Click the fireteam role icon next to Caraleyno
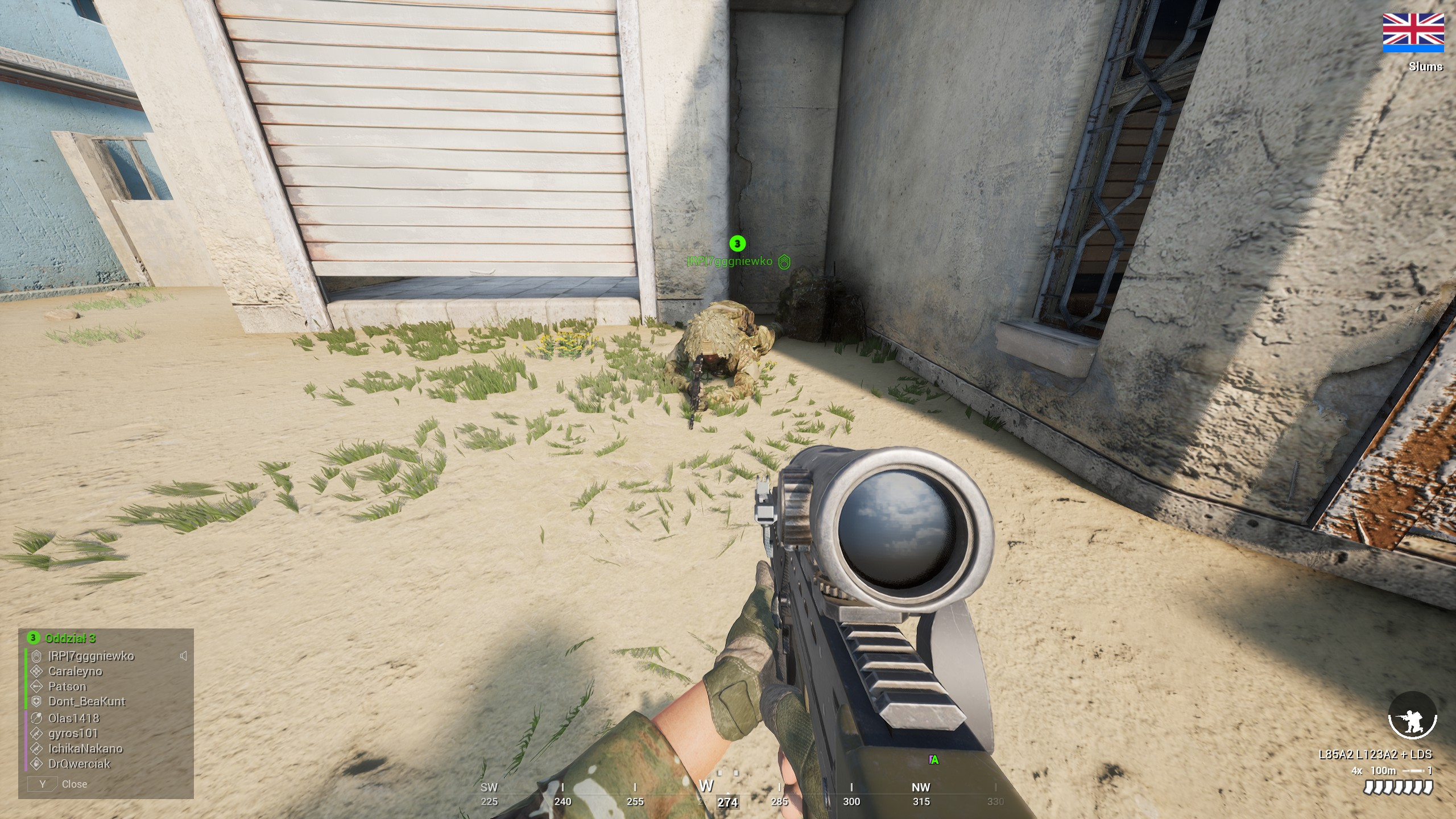 point(36,671)
